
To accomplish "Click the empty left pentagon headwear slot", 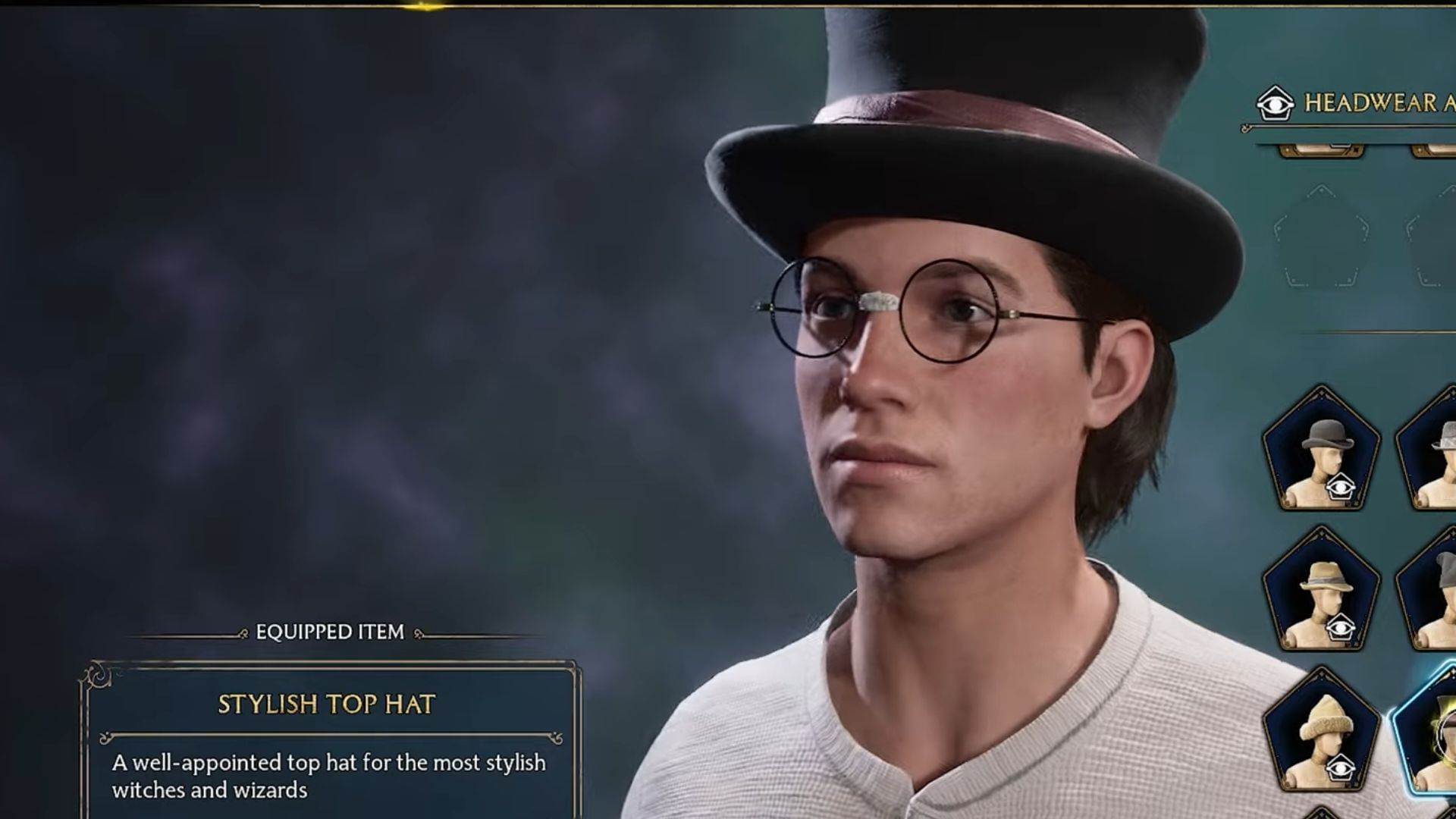I will click(1322, 235).
